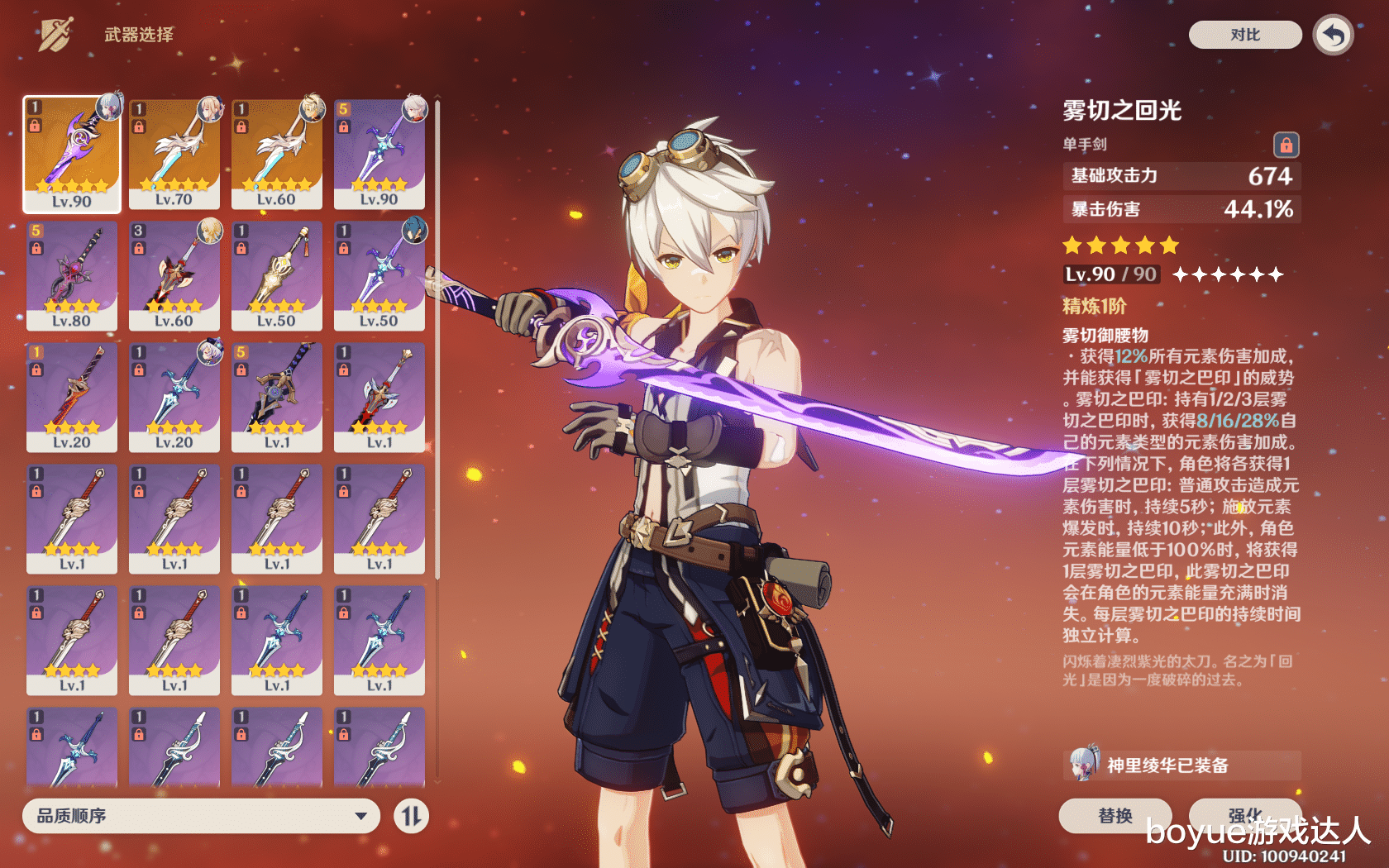Click the character avatar on the Lv.60 gold weapon
The height and width of the screenshot is (868, 1389).
(313, 111)
